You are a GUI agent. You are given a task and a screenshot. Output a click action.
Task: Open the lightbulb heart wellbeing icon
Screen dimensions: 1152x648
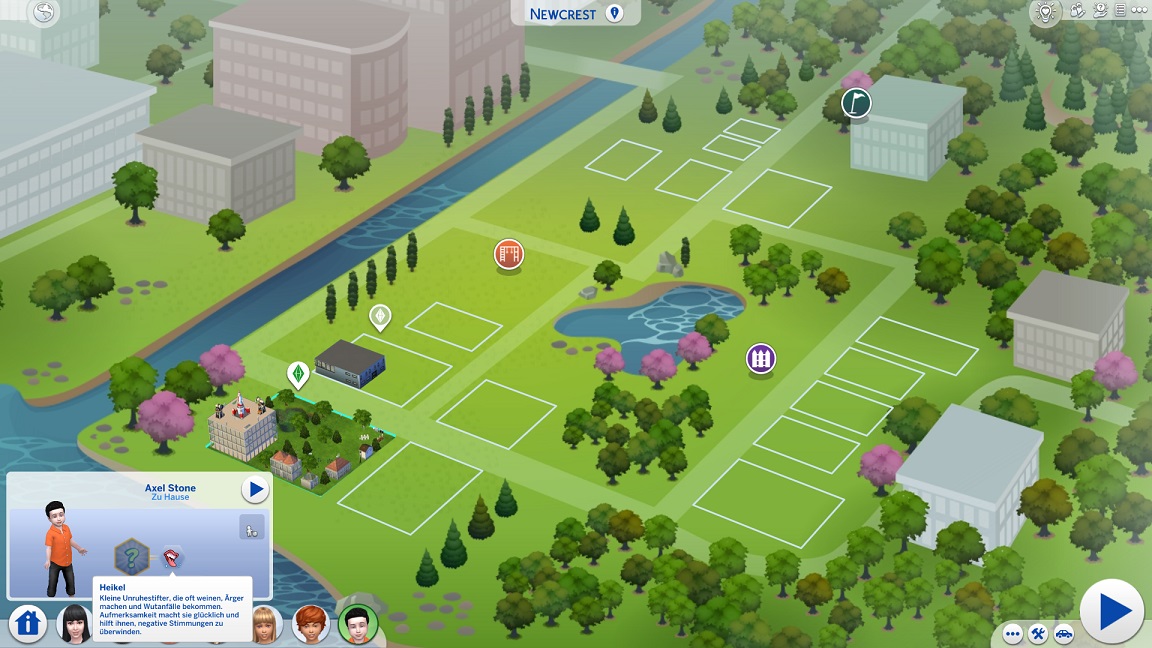[1046, 13]
